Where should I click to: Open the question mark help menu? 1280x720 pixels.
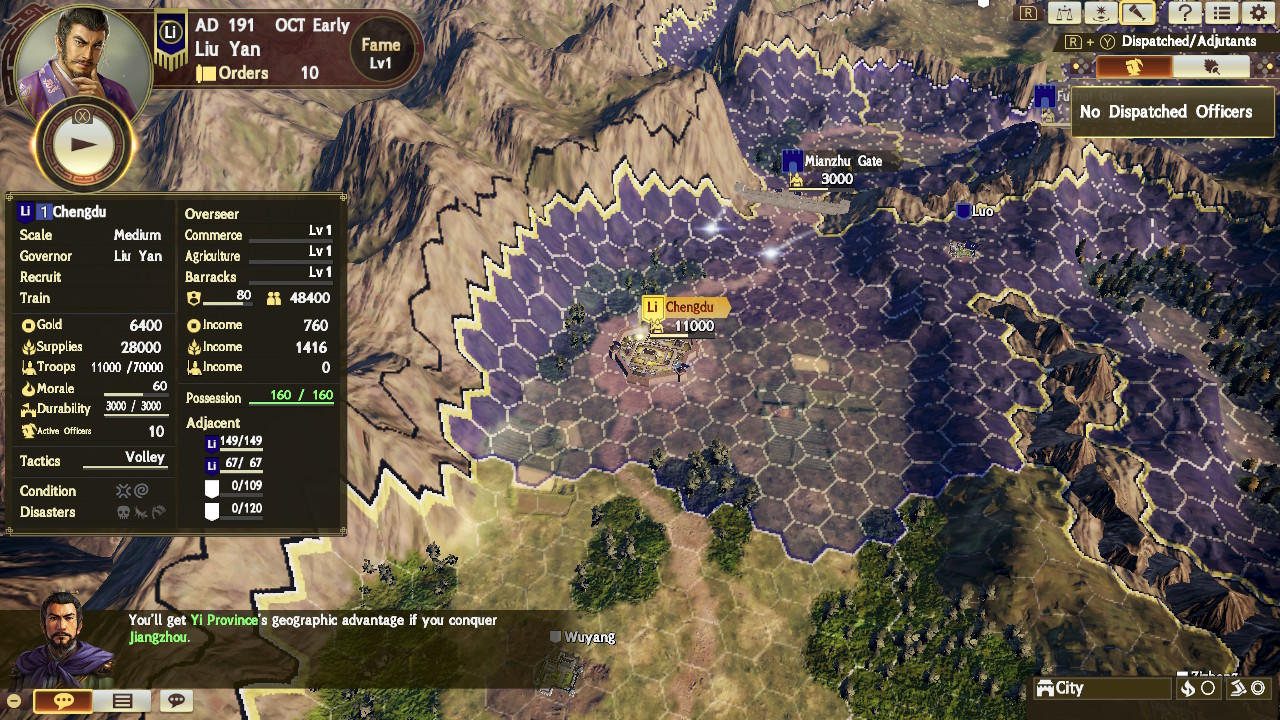(x=1184, y=13)
